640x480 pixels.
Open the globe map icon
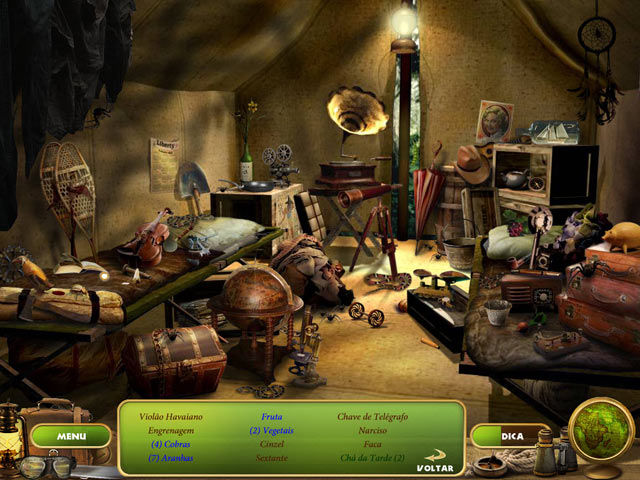click(x=603, y=431)
